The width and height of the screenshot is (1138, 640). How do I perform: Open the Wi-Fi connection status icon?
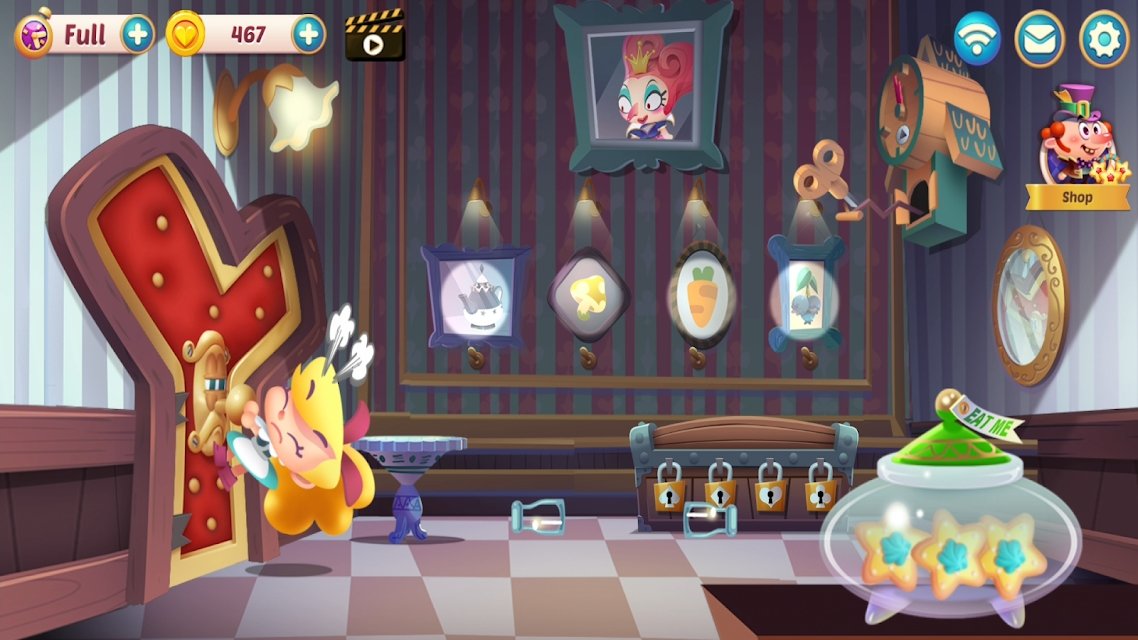pyautogui.click(x=976, y=38)
